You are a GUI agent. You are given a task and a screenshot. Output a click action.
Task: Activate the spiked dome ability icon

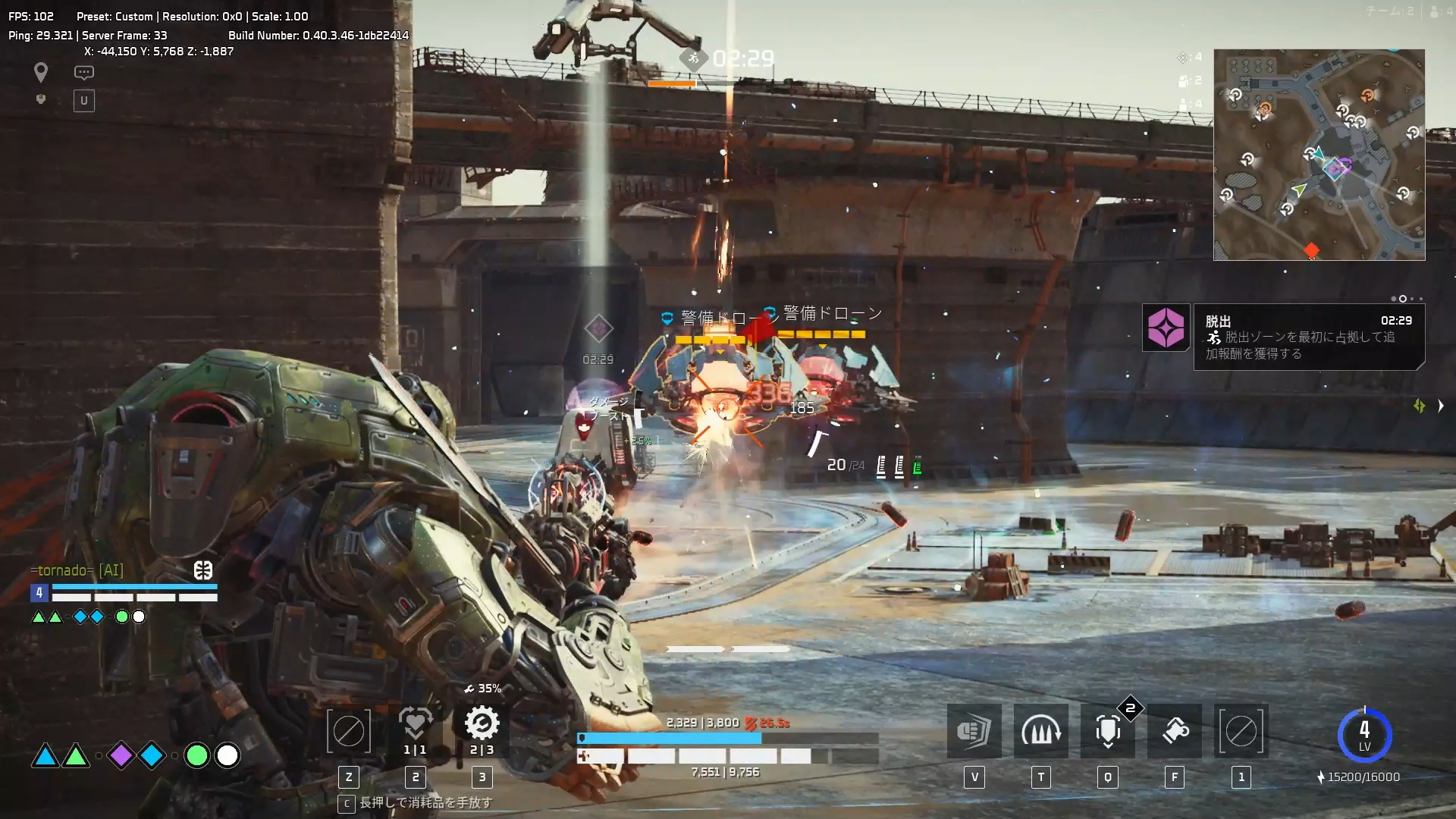[1040, 731]
